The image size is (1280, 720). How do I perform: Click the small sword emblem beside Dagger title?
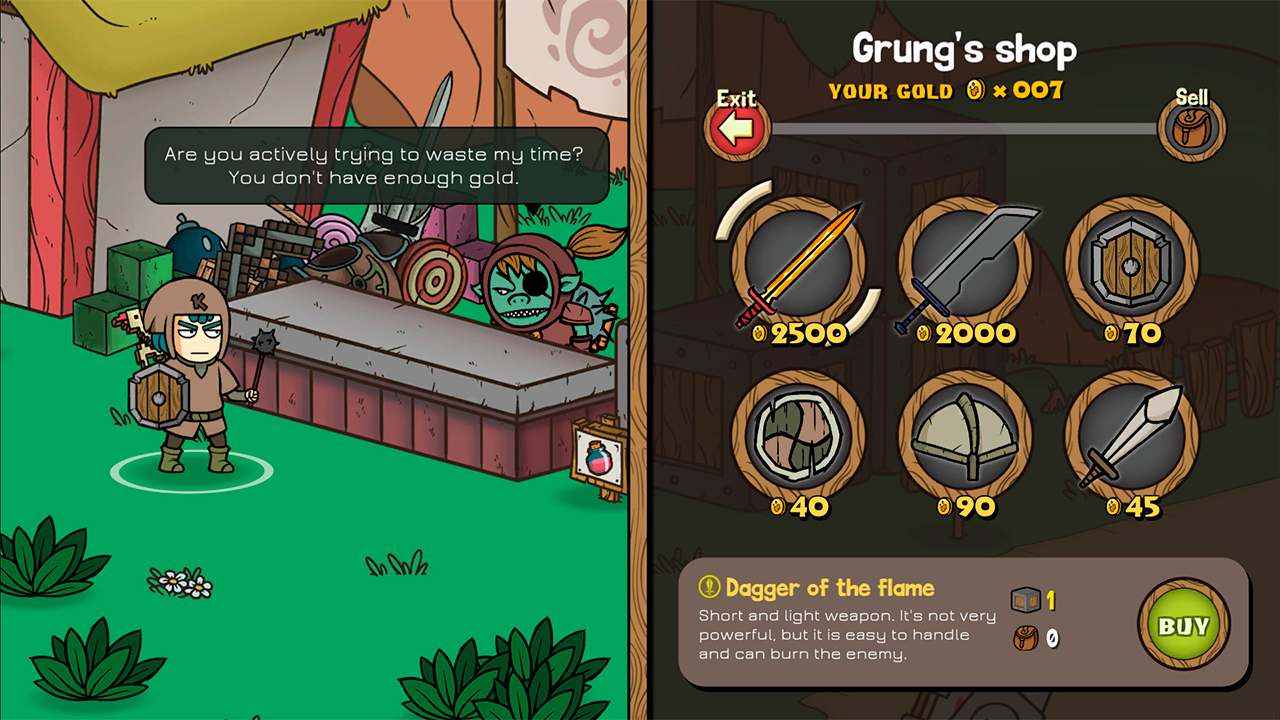coord(708,588)
